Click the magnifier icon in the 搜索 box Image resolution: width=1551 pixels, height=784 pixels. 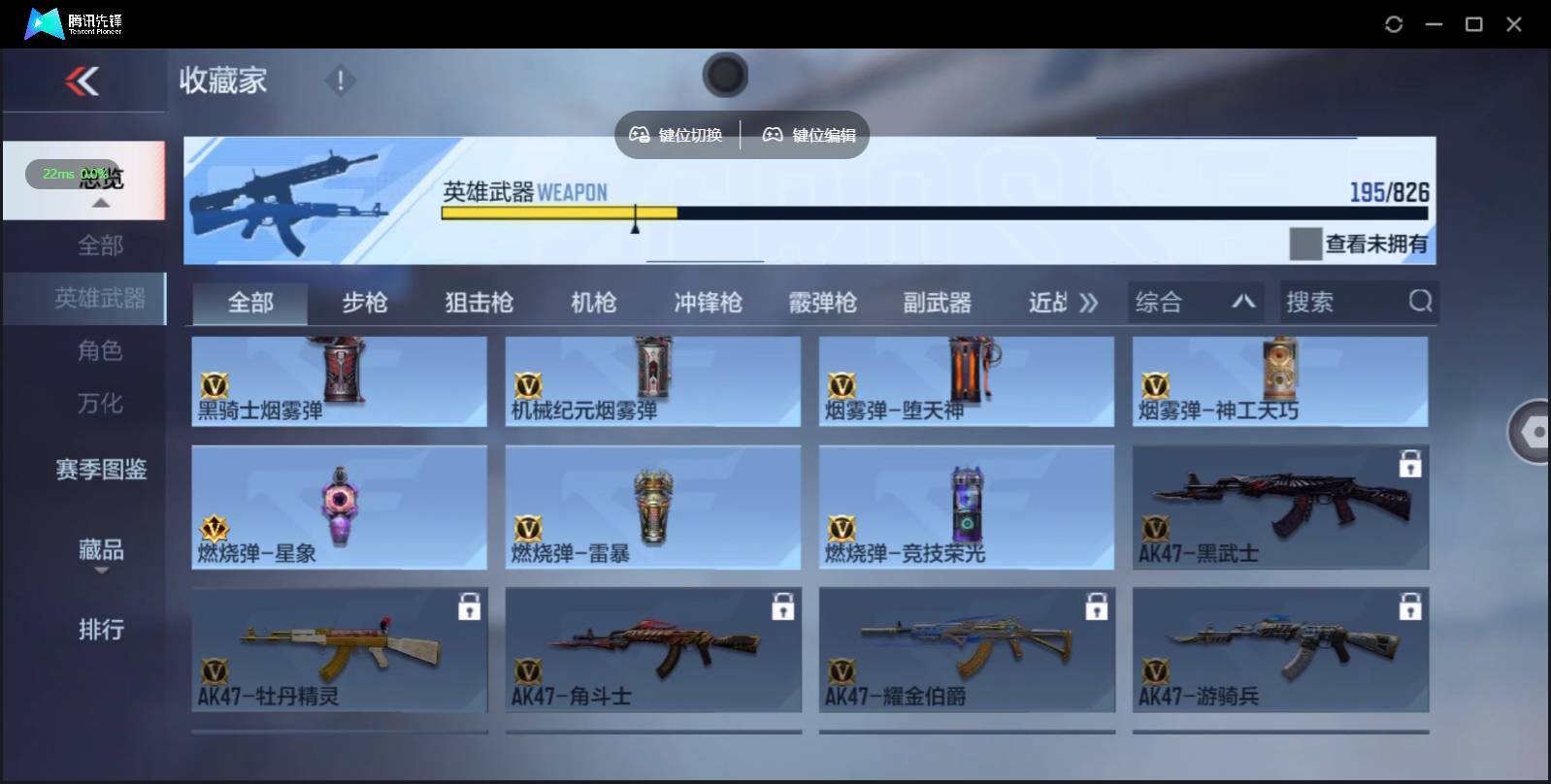(x=1421, y=302)
